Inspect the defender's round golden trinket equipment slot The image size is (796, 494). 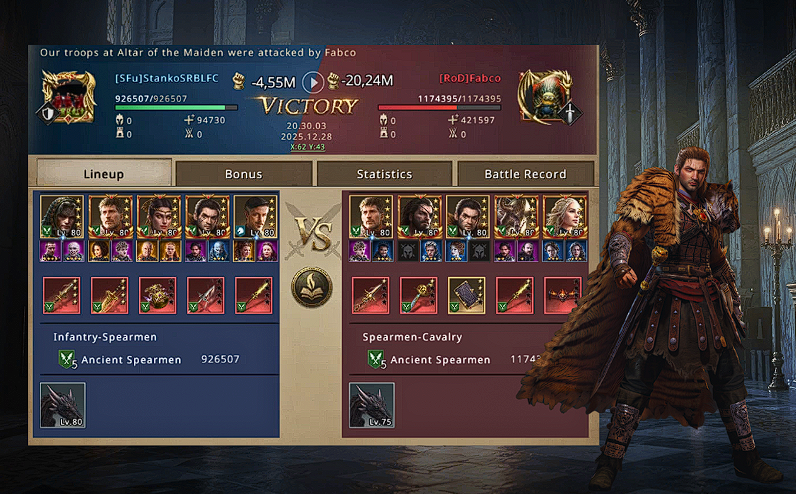pos(158,296)
